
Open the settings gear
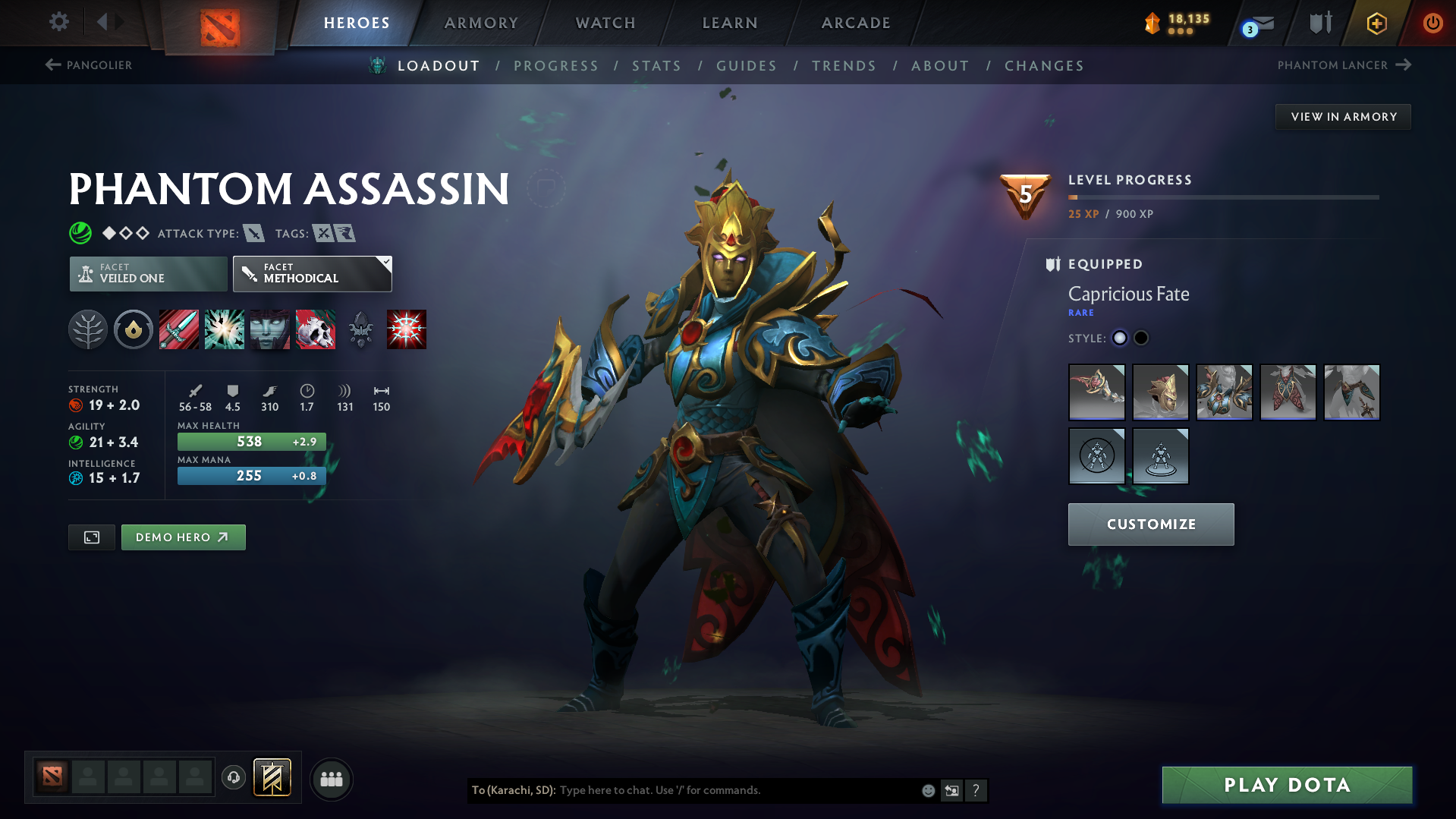click(x=58, y=22)
